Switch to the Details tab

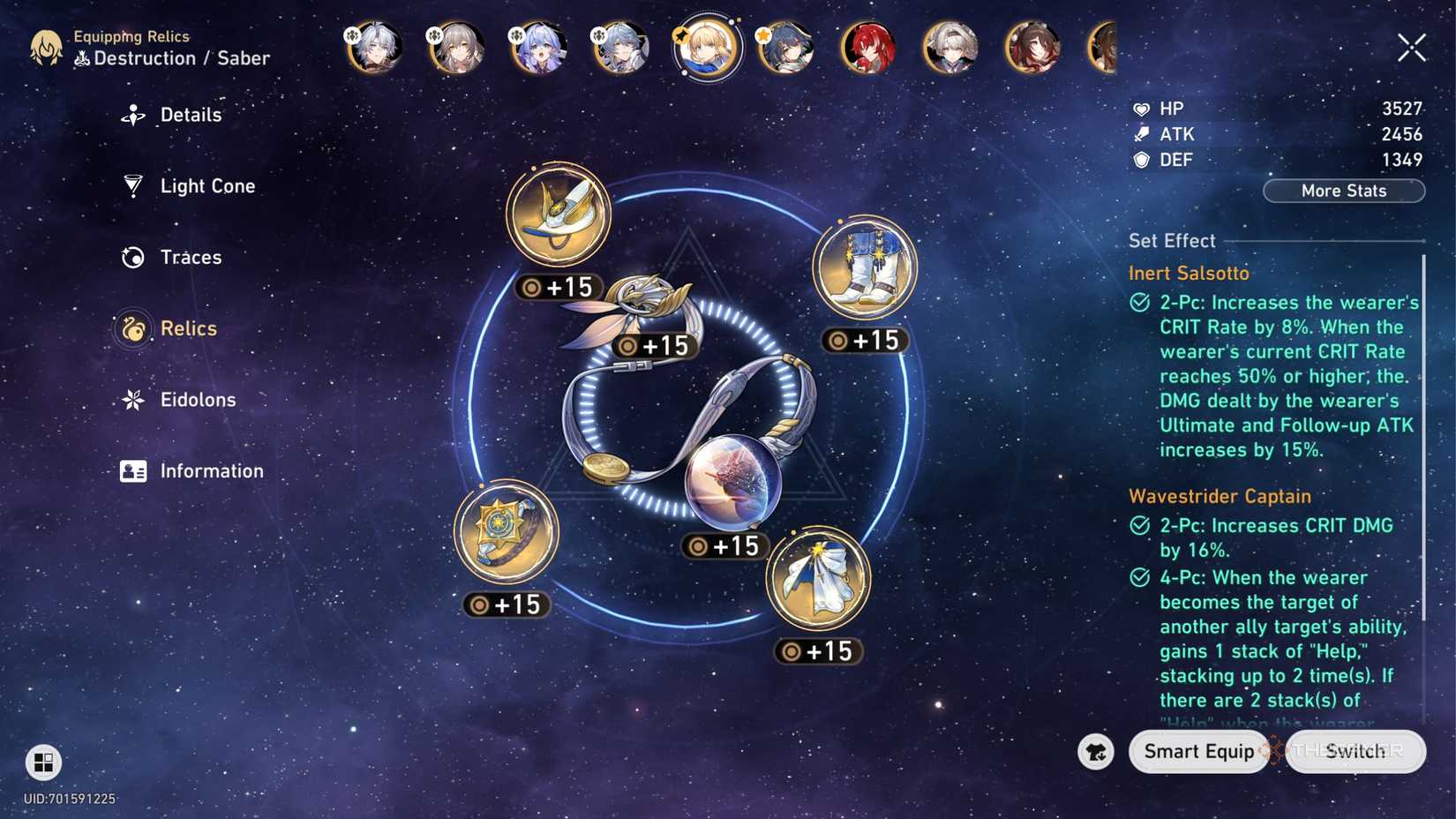pyautogui.click(x=191, y=115)
